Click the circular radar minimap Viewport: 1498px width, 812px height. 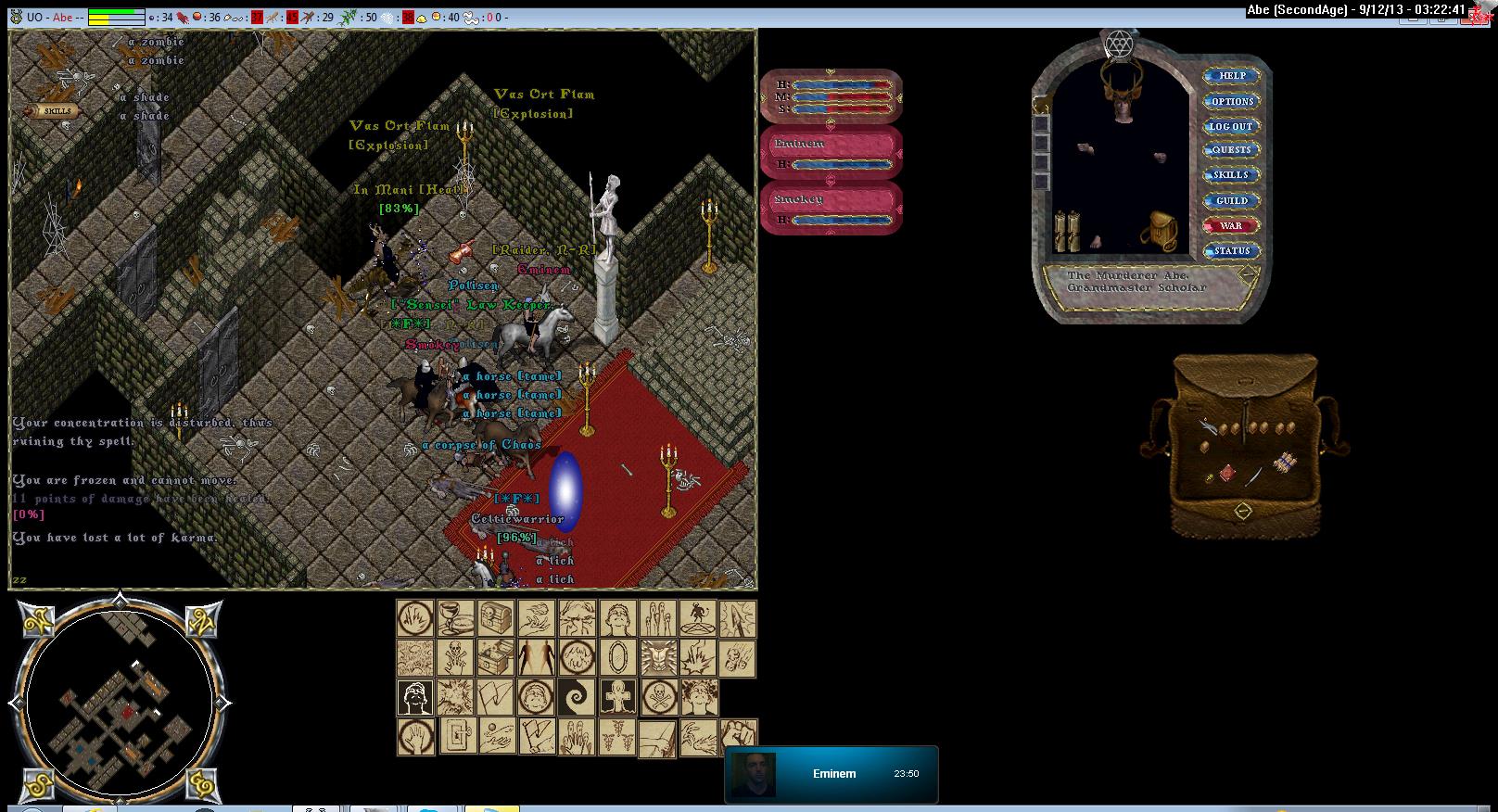[120, 702]
